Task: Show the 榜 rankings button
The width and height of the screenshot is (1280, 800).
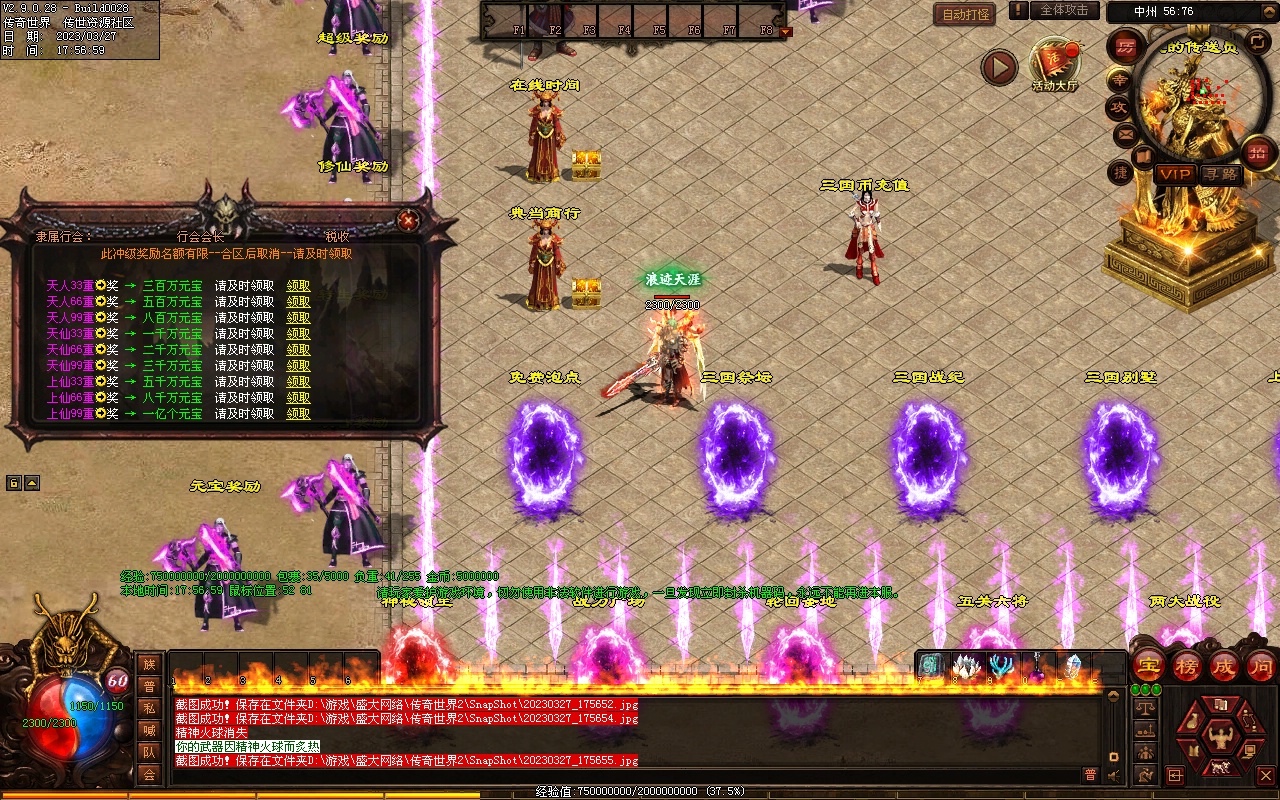Action: click(x=1187, y=666)
